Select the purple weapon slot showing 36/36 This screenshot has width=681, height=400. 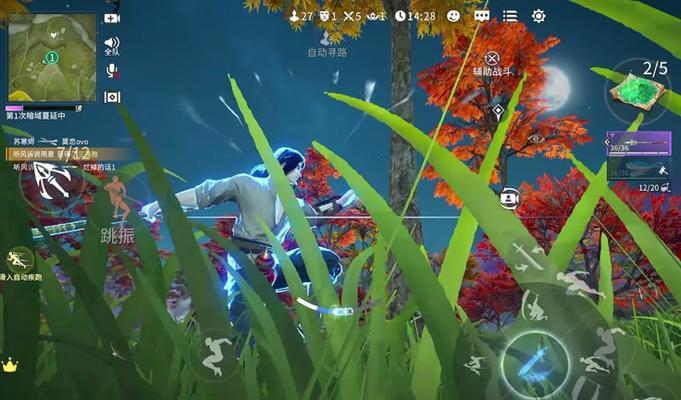(x=638, y=144)
